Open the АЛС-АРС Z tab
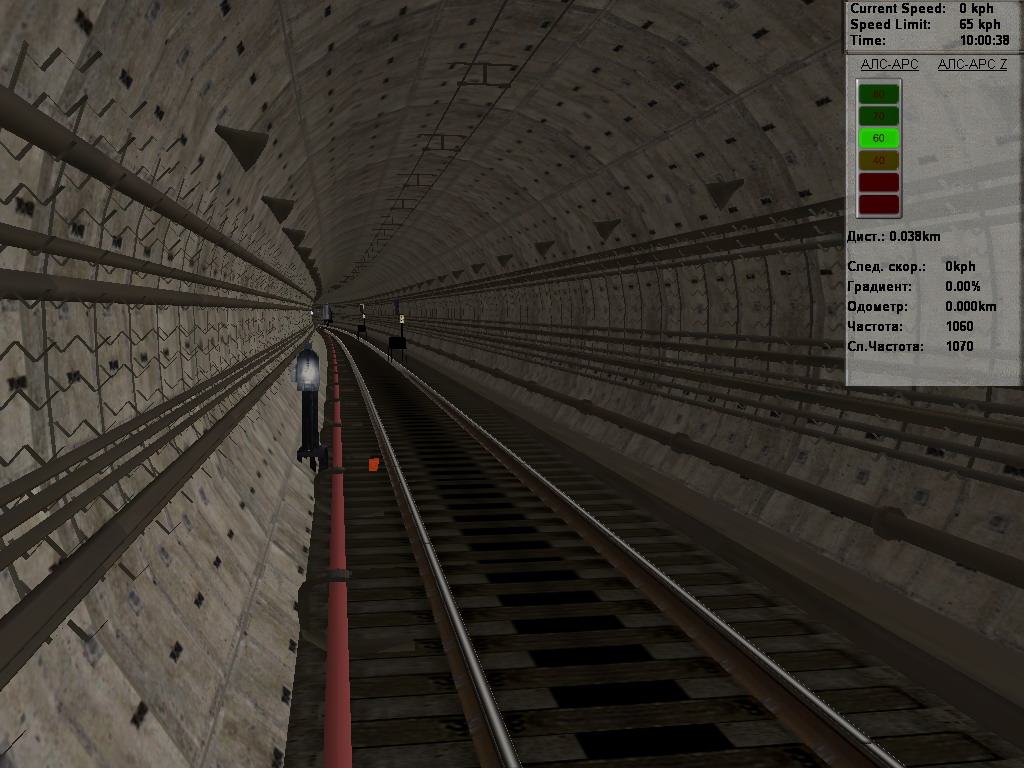 pos(972,64)
